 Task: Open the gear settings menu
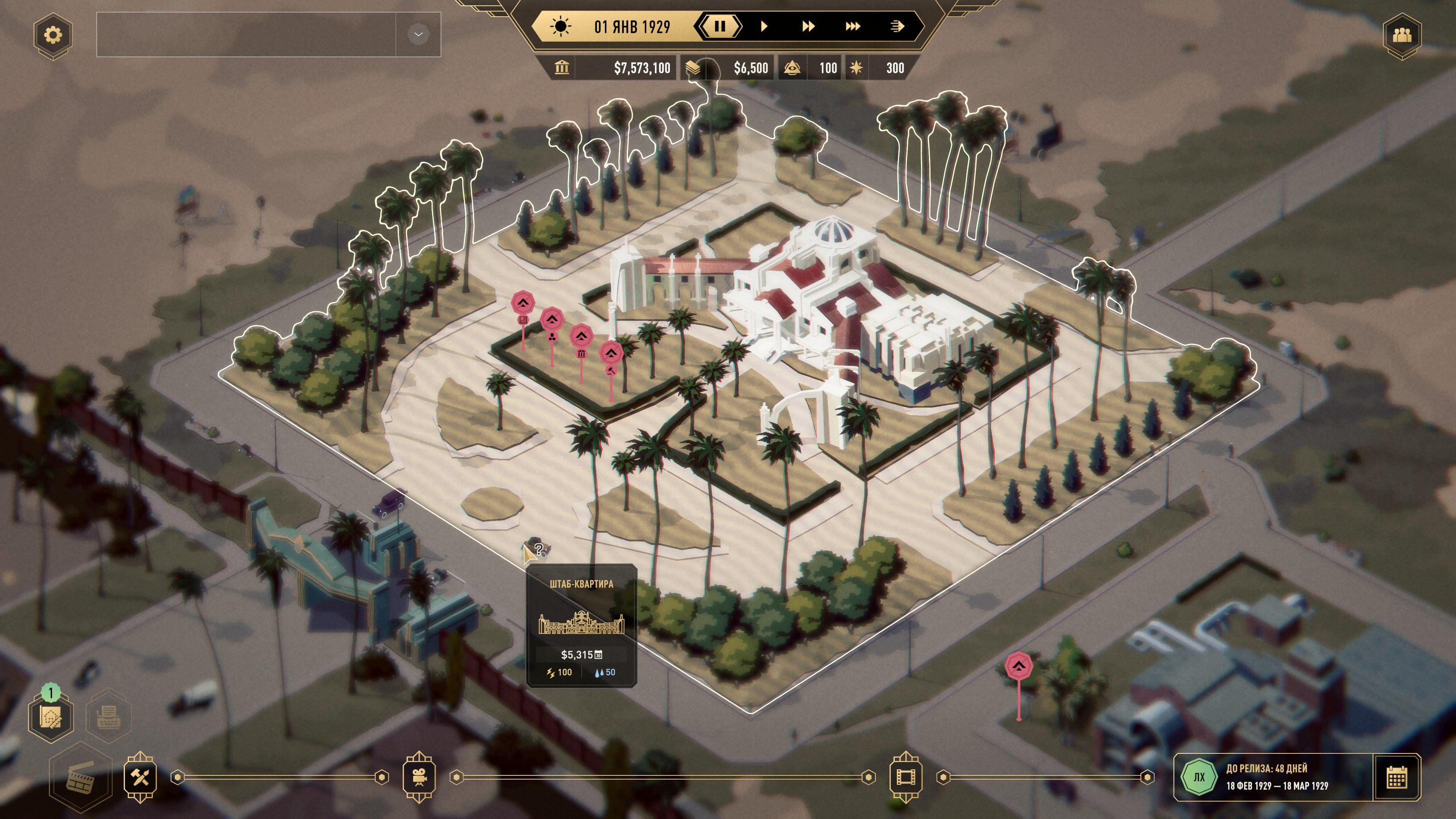click(x=53, y=35)
